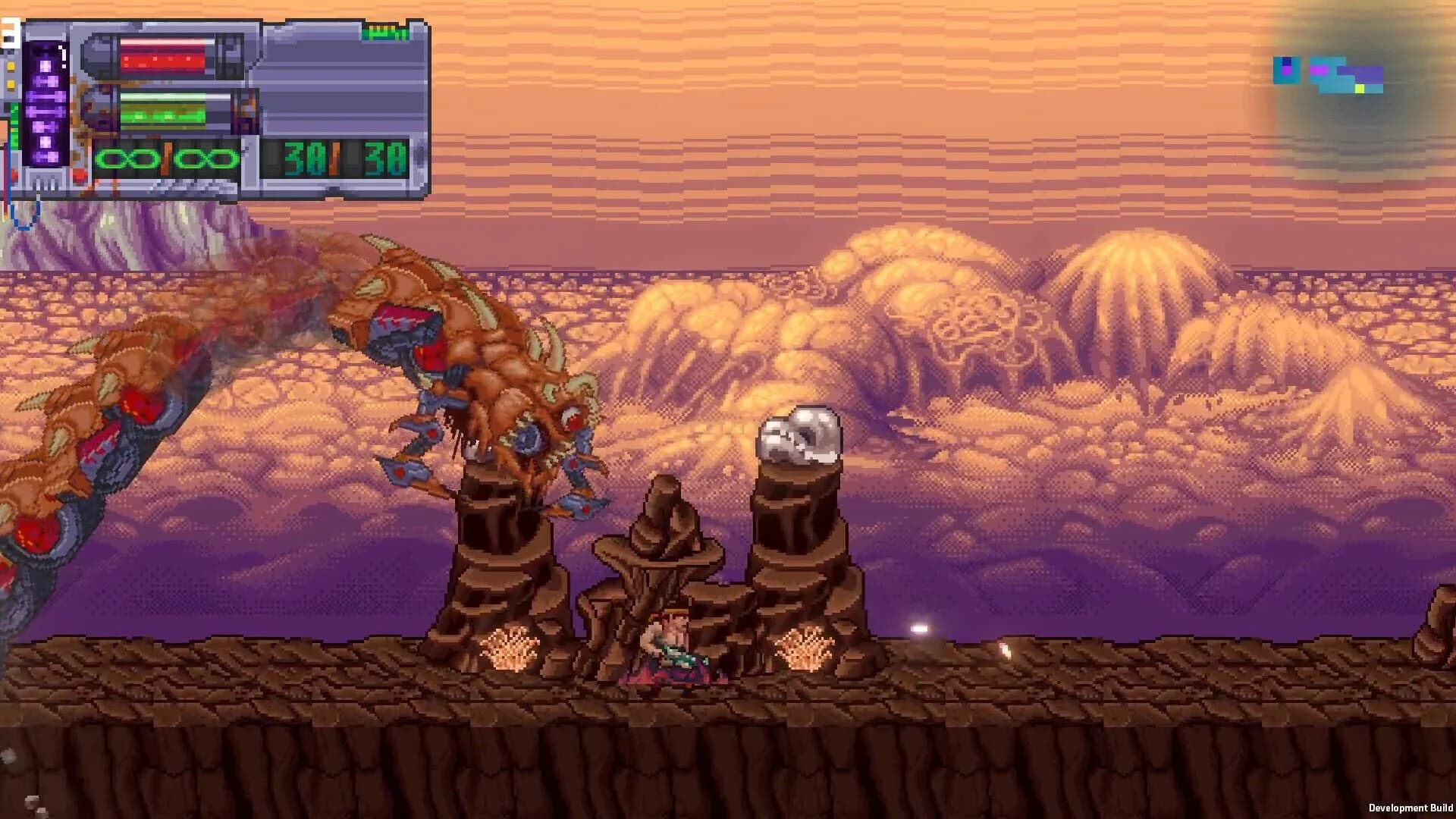Click the infinity ammo symbol display
Image resolution: width=1456 pixels, height=819 pixels.
(x=165, y=161)
